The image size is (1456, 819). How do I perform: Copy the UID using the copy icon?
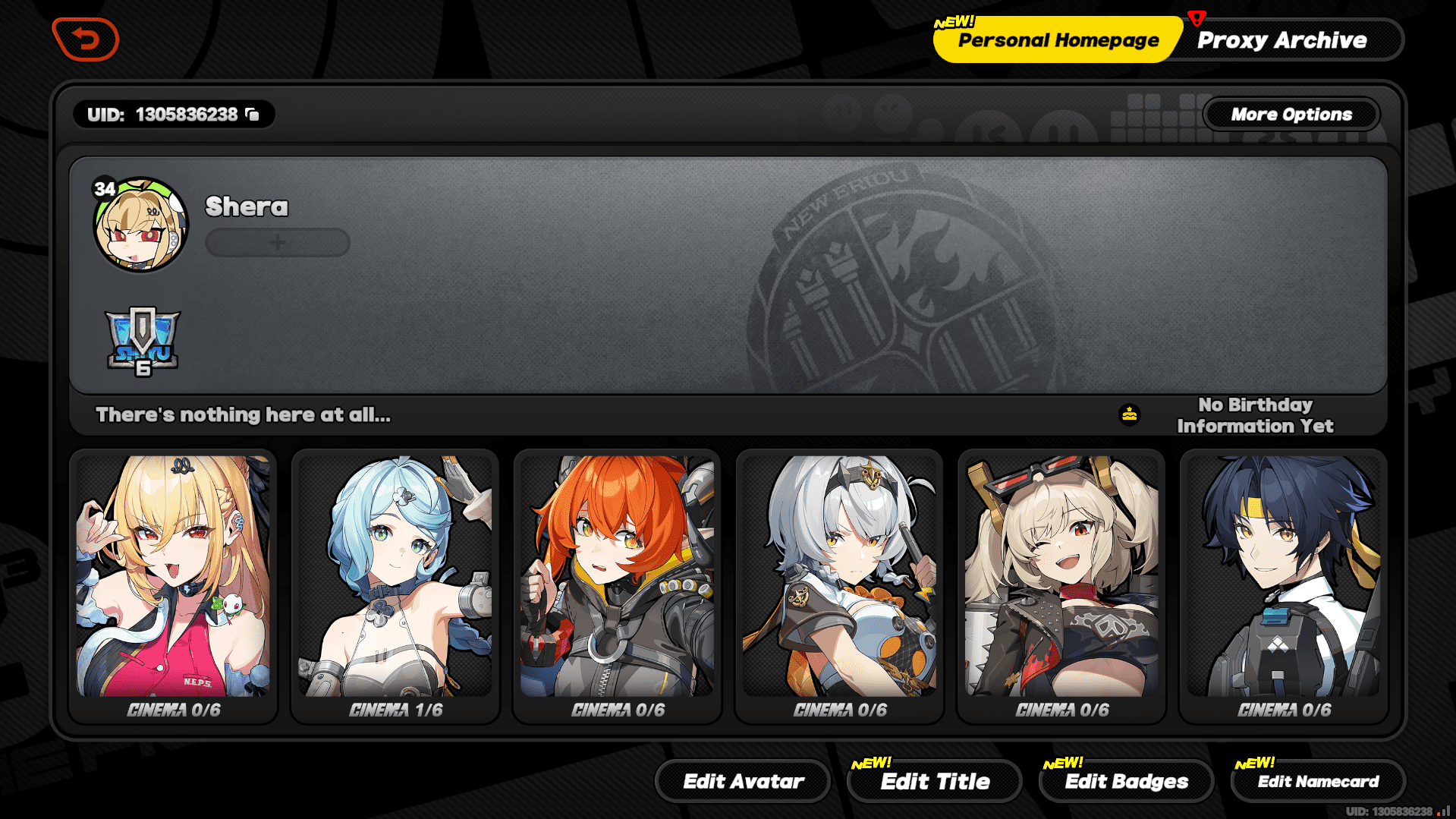pos(256,114)
